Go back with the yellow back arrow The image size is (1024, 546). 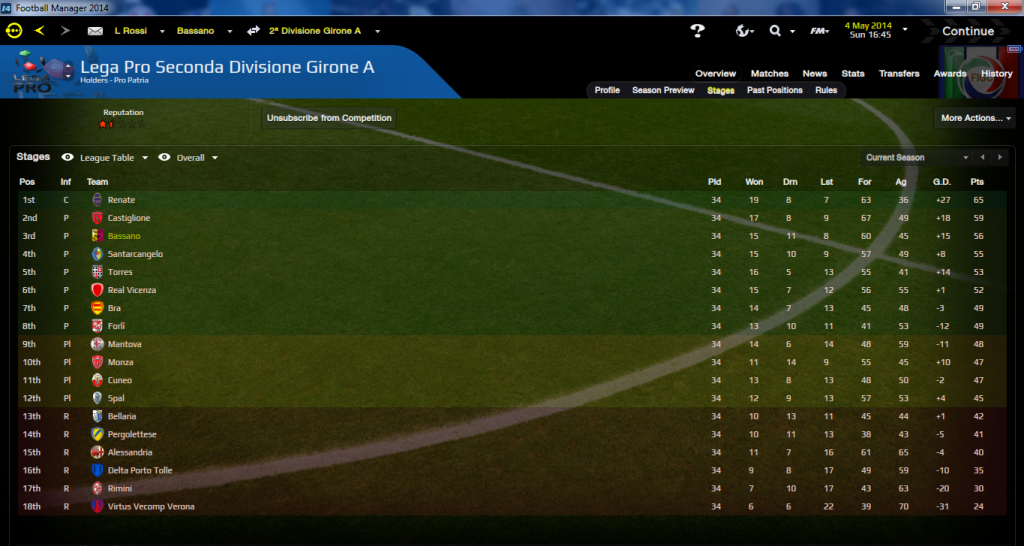tap(40, 31)
